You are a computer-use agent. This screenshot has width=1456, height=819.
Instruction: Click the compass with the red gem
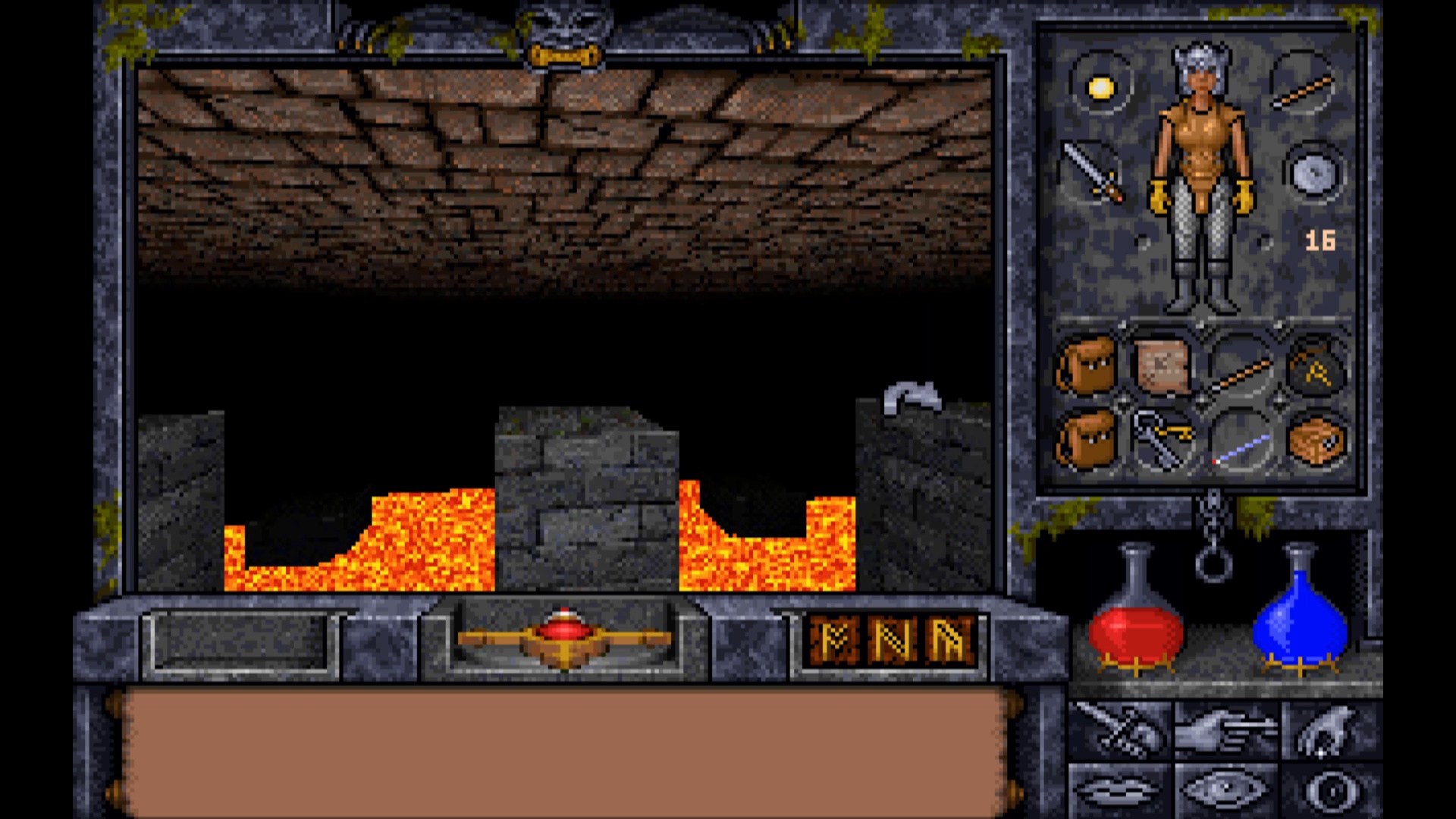pyautogui.click(x=563, y=637)
